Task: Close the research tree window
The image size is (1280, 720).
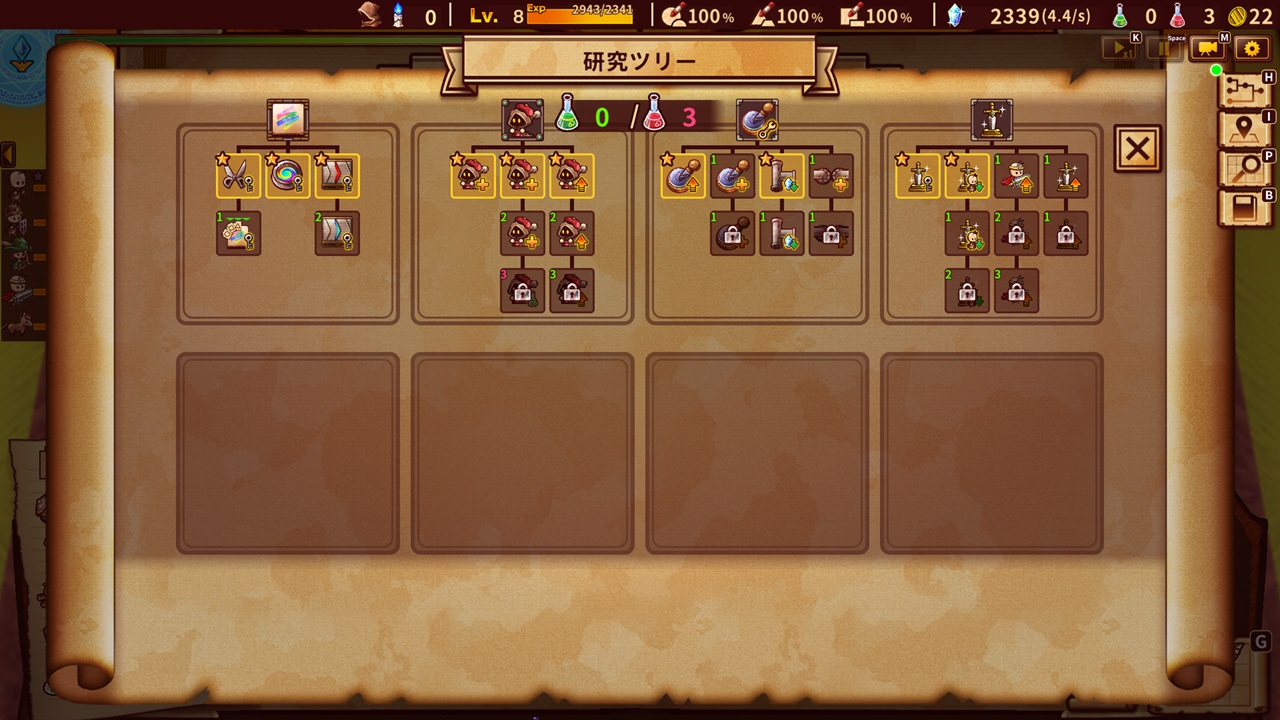Action: coord(1137,149)
